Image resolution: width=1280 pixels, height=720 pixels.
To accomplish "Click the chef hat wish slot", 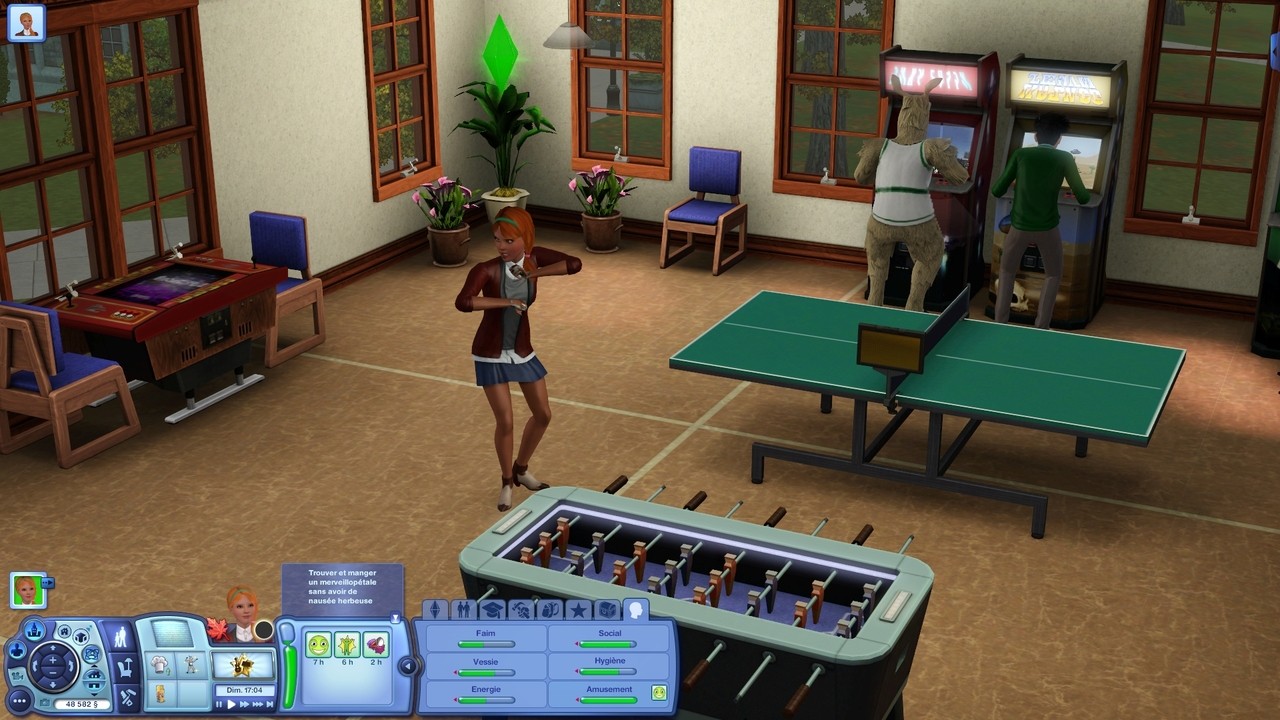I will coord(160,664).
